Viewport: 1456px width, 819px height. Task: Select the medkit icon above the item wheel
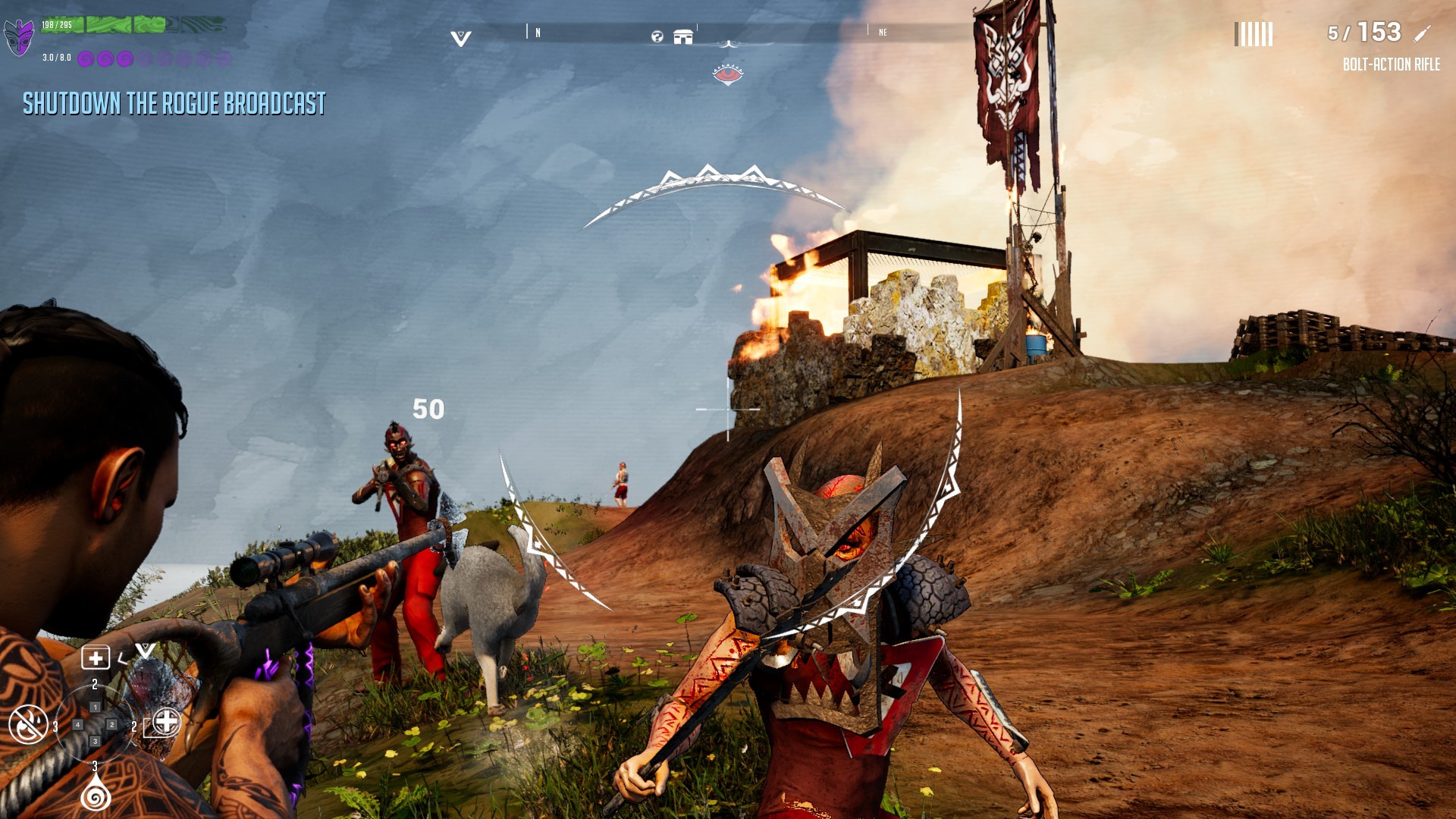(96, 657)
